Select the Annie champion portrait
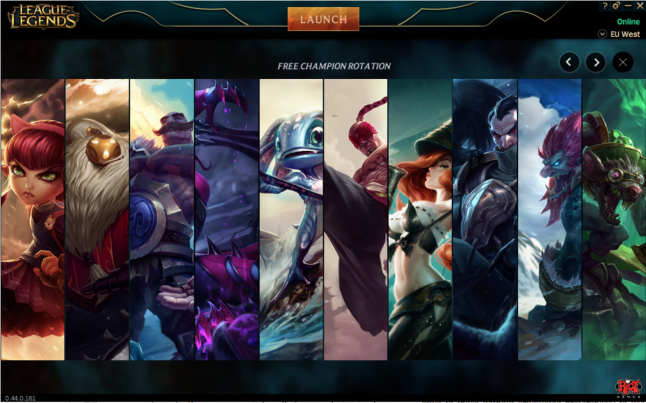Screen dimensions: 646x403 [33, 219]
